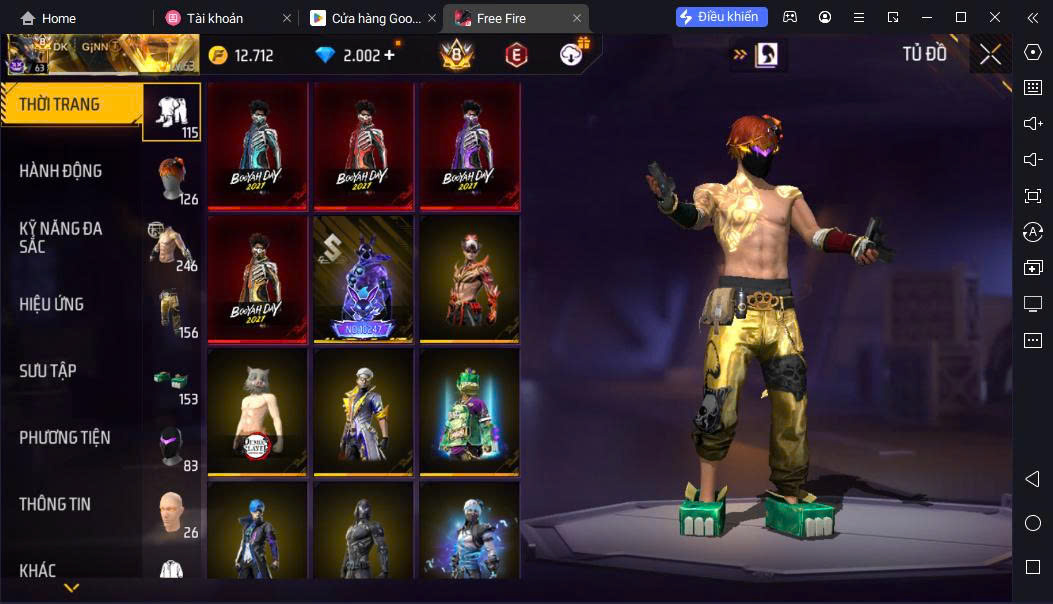1053x604 pixels.
Task: Choose the purple rabbit outfit numbered 10247
Action: click(363, 278)
